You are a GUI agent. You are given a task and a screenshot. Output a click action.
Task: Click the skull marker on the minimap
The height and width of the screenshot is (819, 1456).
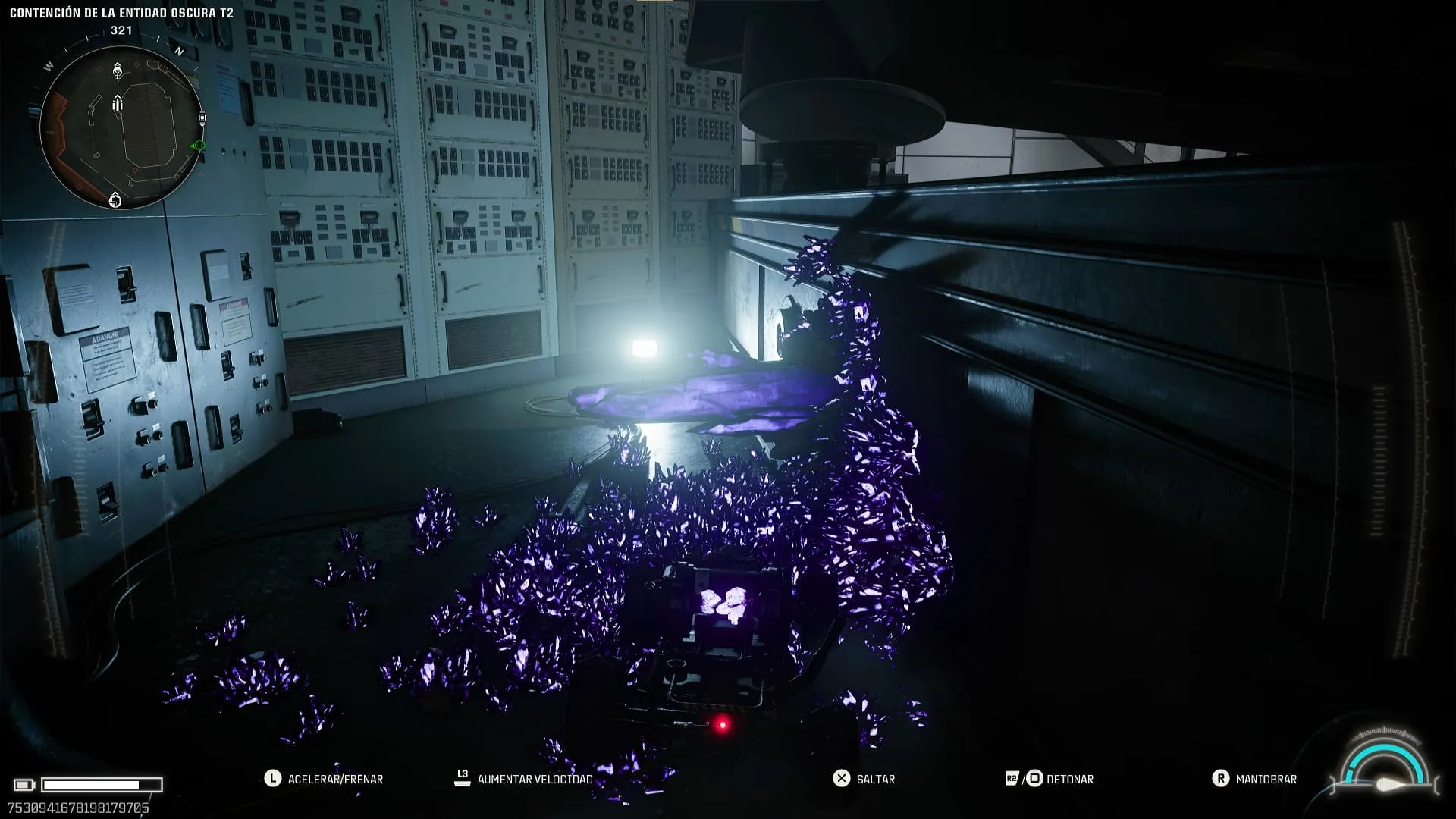118,71
